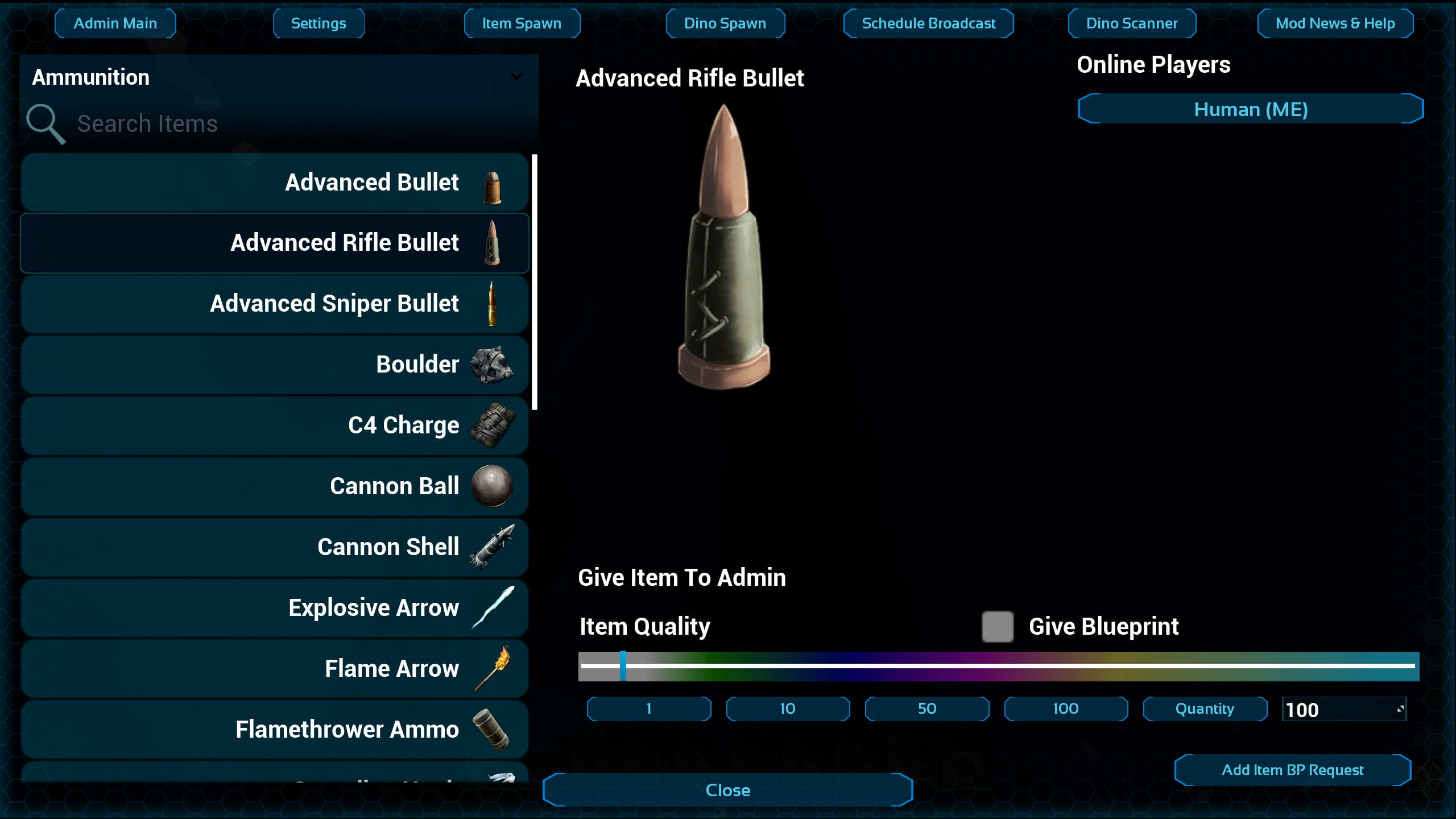Open the Dino Spawn tab

725,23
